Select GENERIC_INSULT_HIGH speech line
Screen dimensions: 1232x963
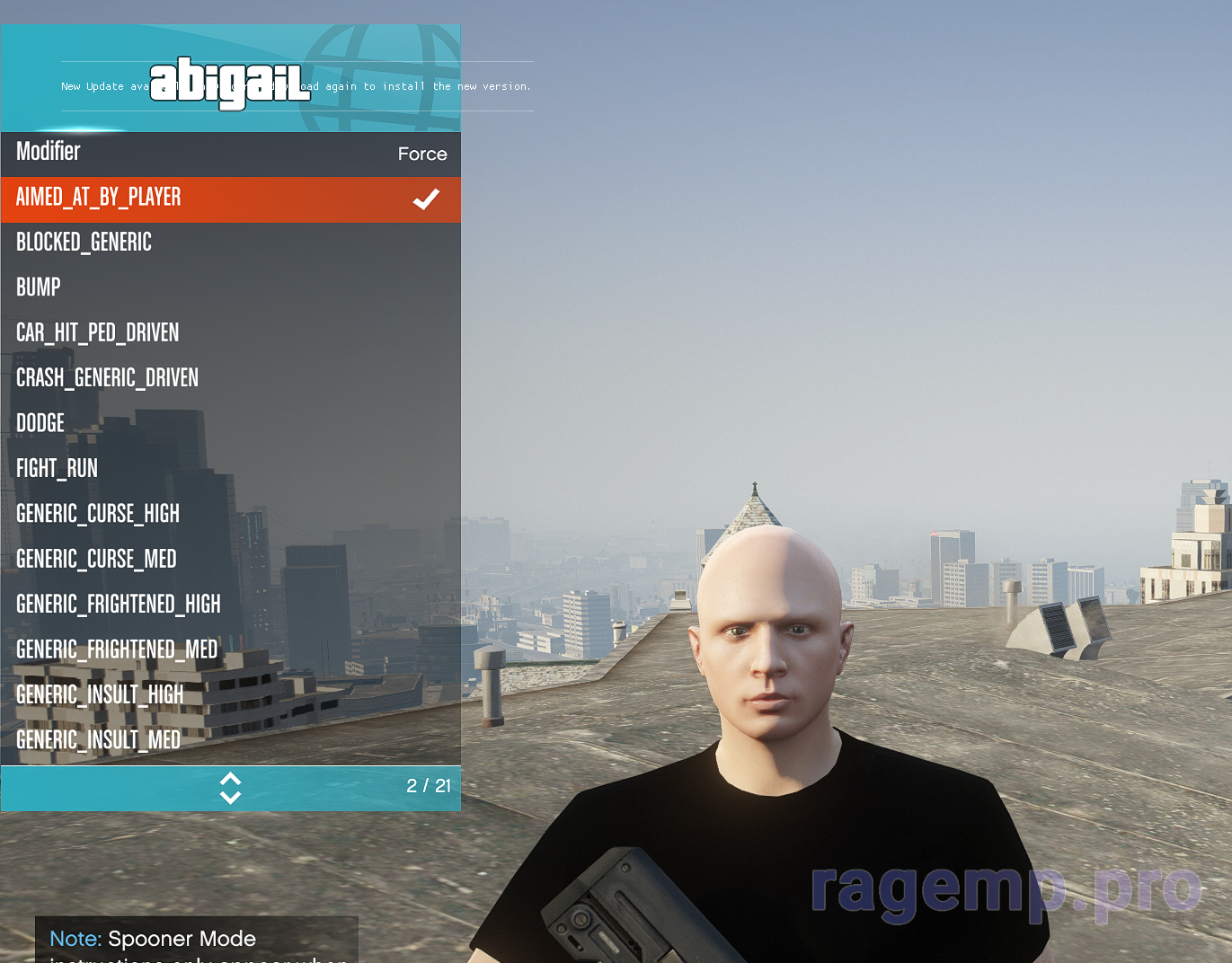[230, 695]
